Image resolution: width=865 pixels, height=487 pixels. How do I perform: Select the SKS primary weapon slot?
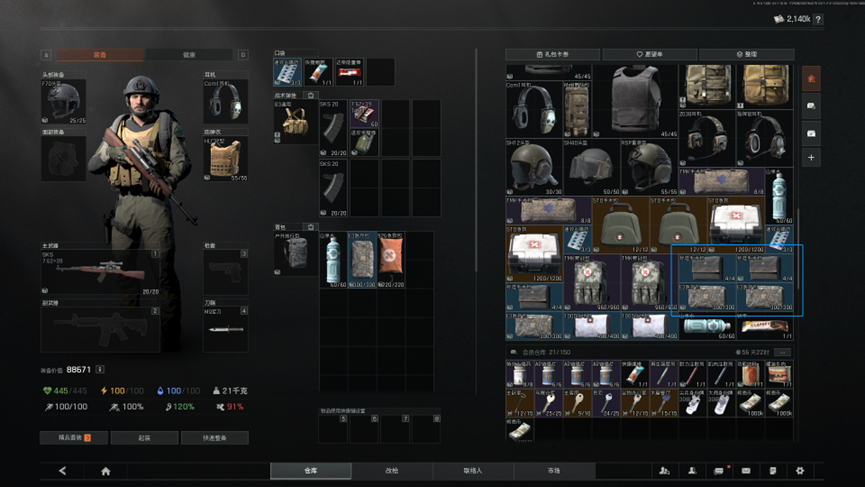100,273
